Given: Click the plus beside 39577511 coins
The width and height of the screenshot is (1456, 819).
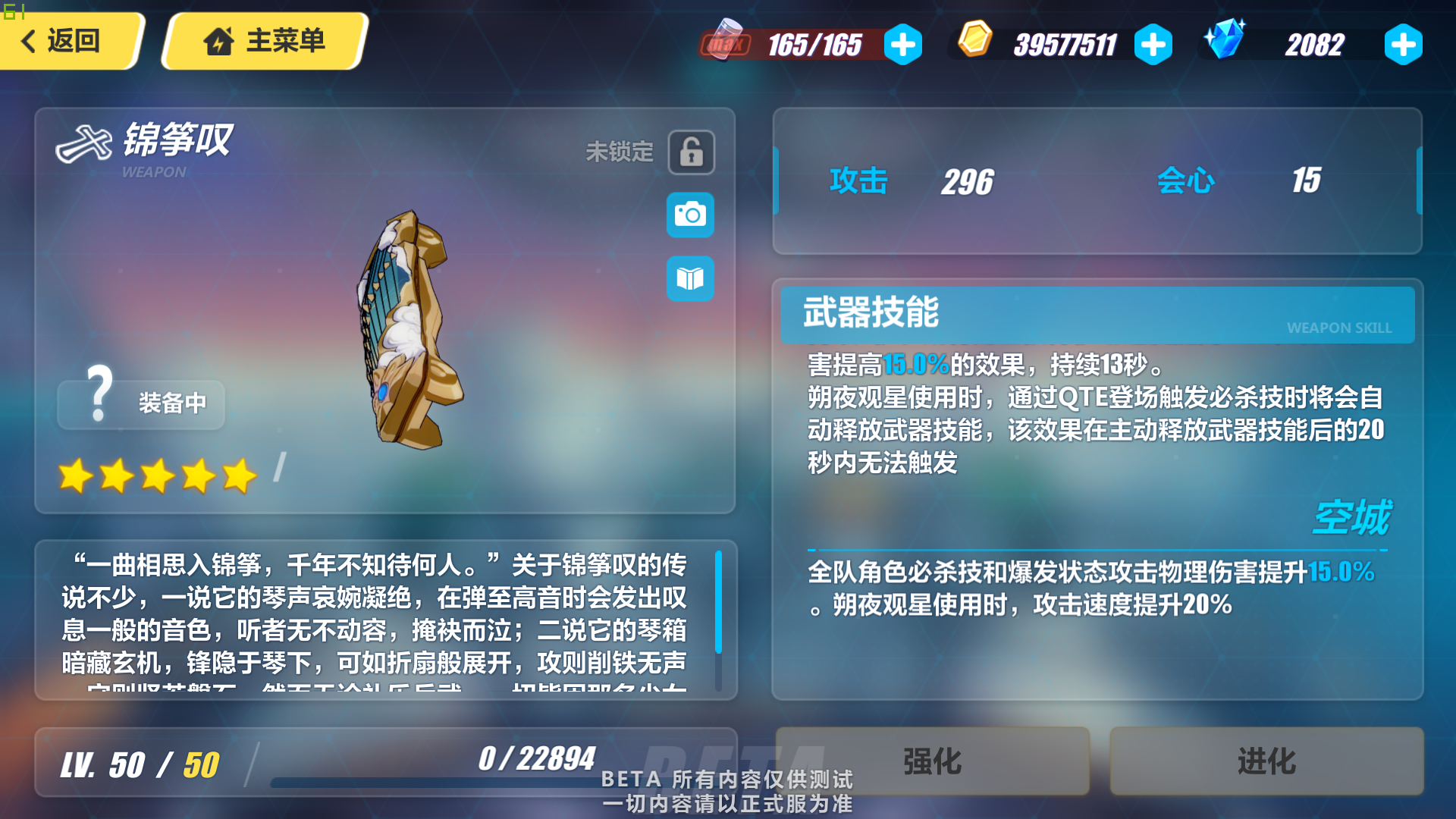Looking at the screenshot, I should coord(1153,44).
